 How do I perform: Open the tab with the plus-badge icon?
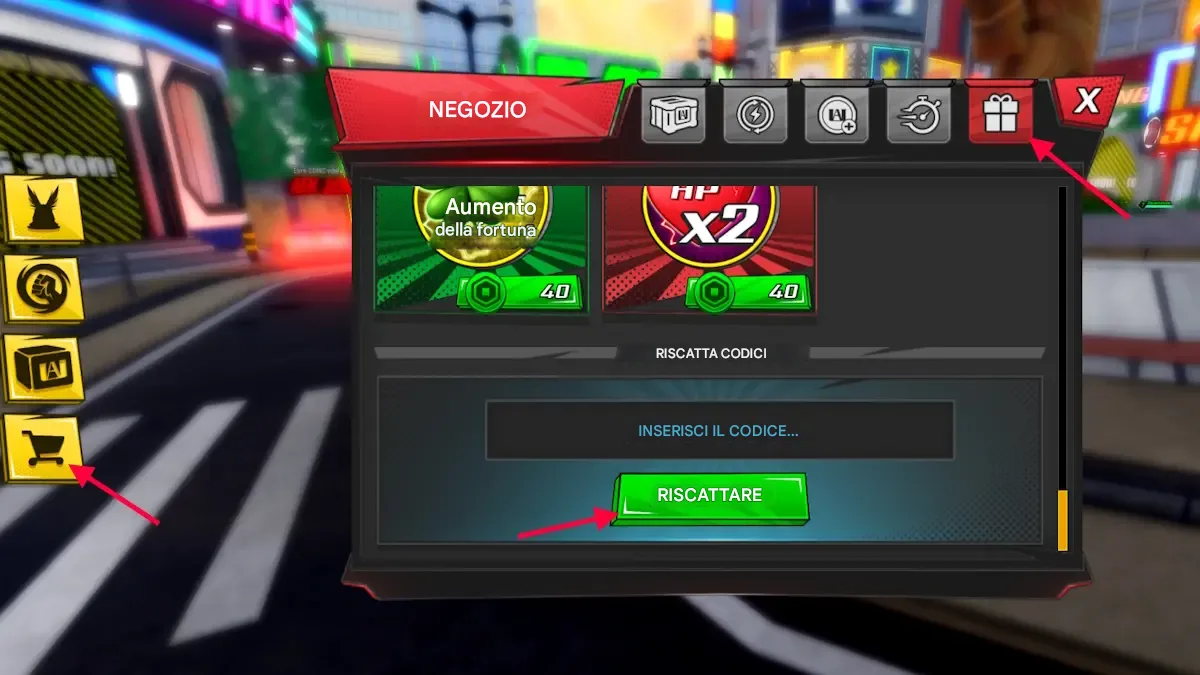(x=836, y=112)
